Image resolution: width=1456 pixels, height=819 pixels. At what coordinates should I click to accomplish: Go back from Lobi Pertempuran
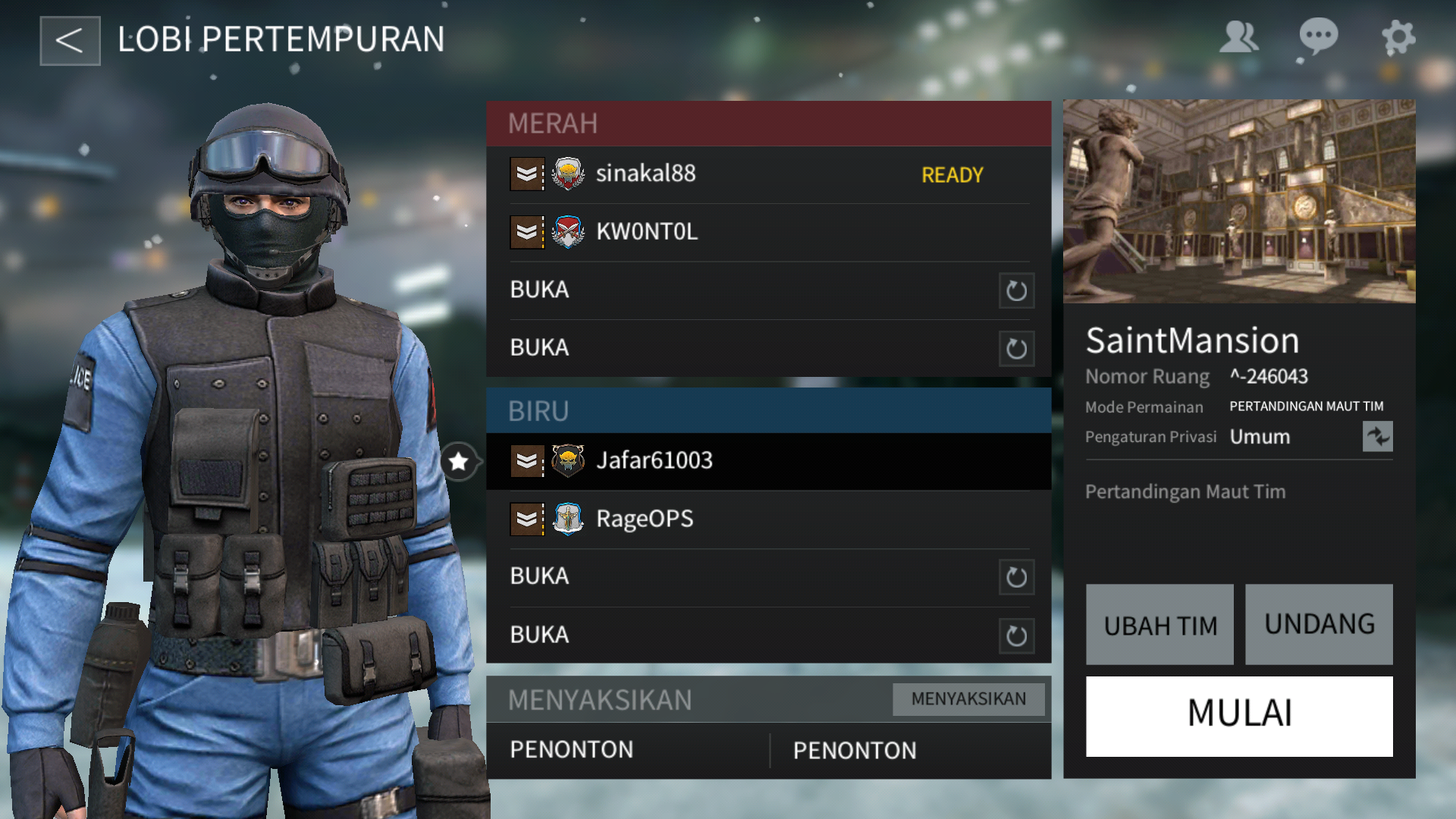pyautogui.click(x=70, y=41)
